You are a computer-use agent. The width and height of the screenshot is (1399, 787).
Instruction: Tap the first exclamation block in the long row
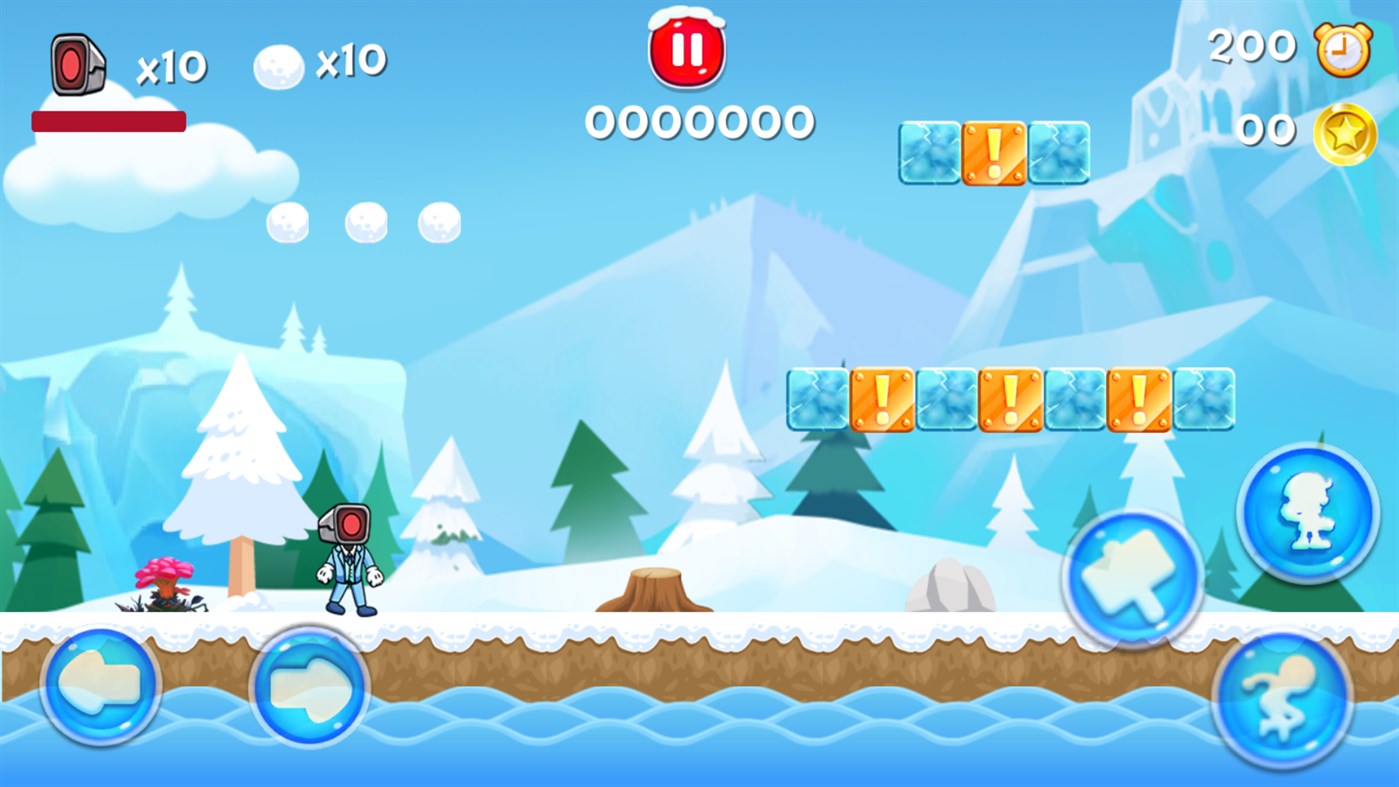coord(882,400)
